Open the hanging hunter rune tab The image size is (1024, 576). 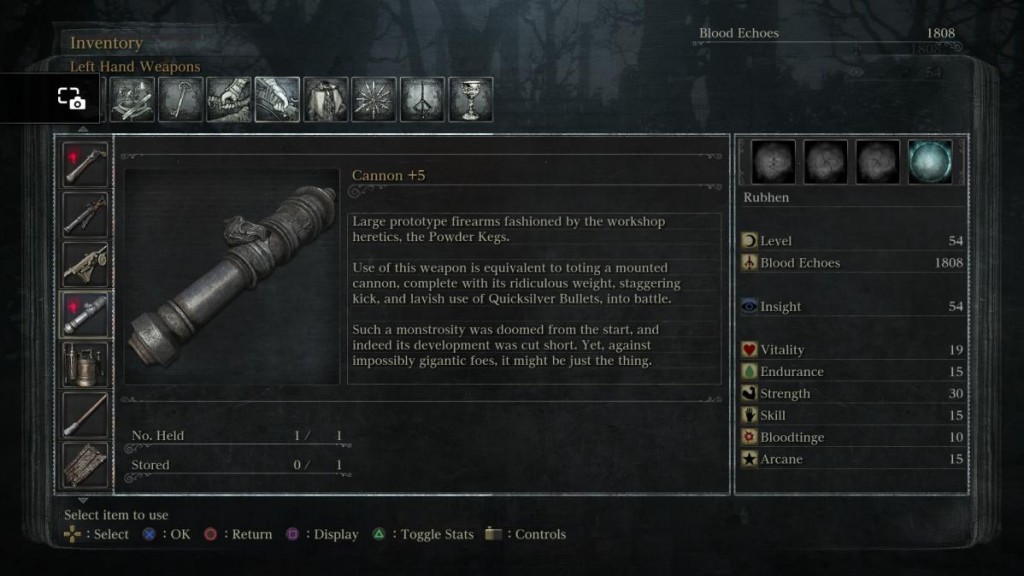[422, 100]
